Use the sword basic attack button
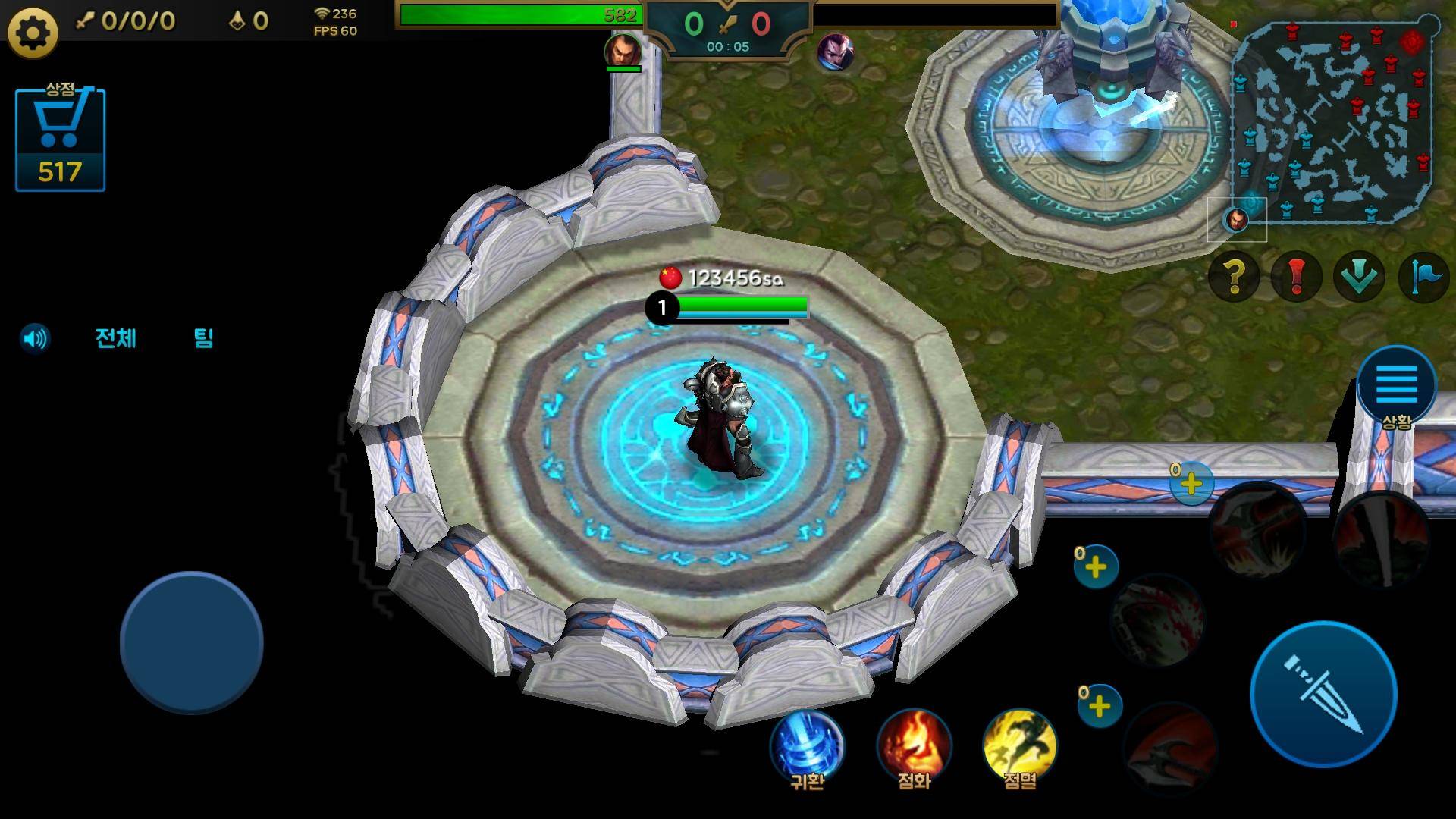 click(x=1323, y=694)
